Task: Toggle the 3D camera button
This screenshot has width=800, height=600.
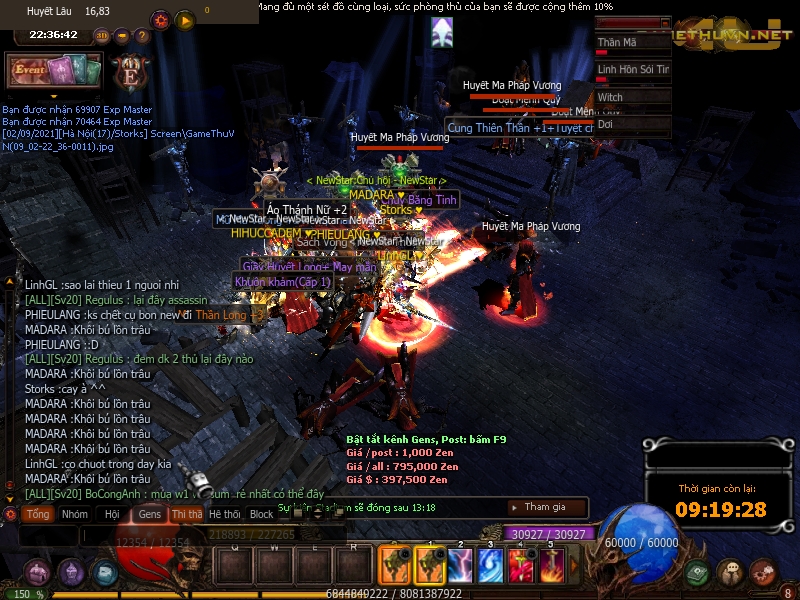Action: tap(102, 36)
